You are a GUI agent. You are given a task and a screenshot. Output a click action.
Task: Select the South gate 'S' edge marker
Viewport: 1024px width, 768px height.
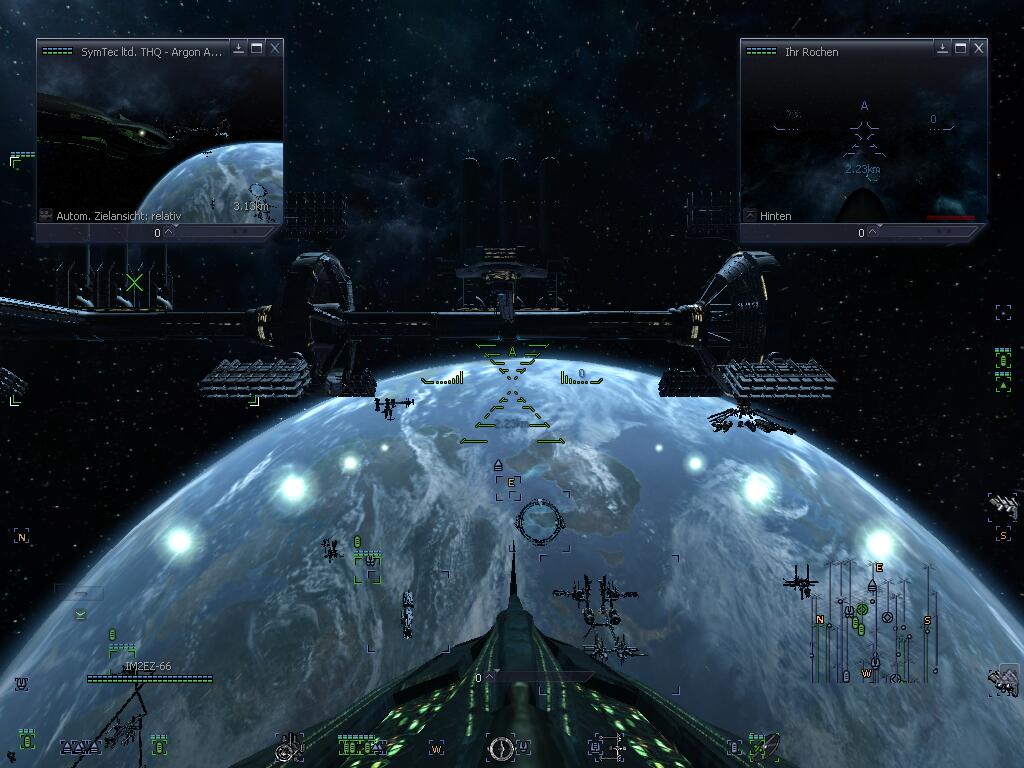1003,535
